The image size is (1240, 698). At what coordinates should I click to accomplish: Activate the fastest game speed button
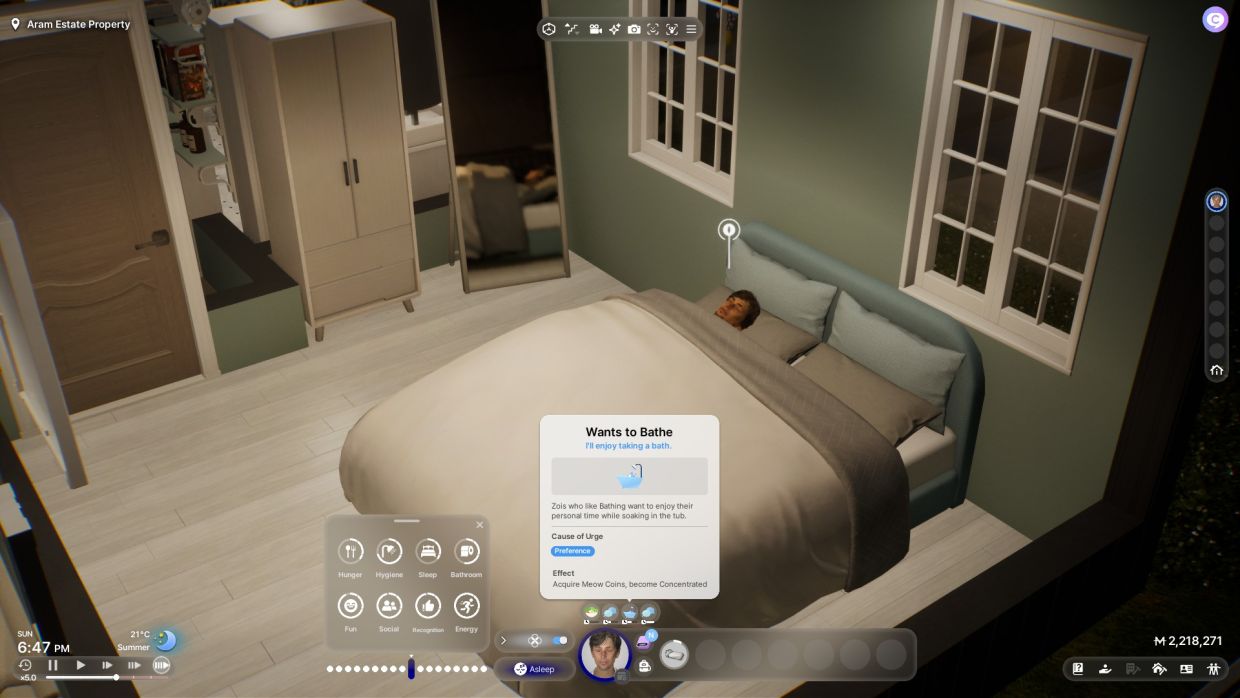point(161,665)
